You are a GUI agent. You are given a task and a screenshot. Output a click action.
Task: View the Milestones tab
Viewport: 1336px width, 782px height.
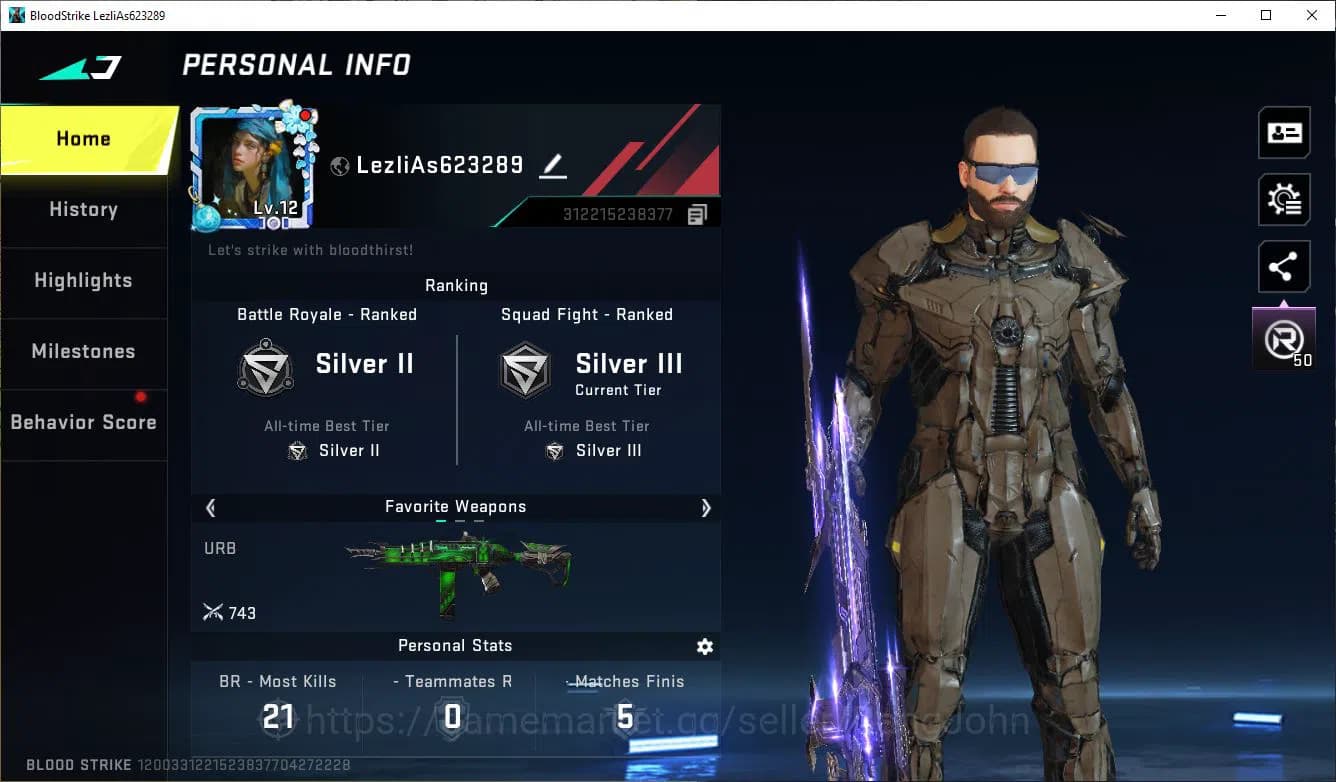[83, 352]
